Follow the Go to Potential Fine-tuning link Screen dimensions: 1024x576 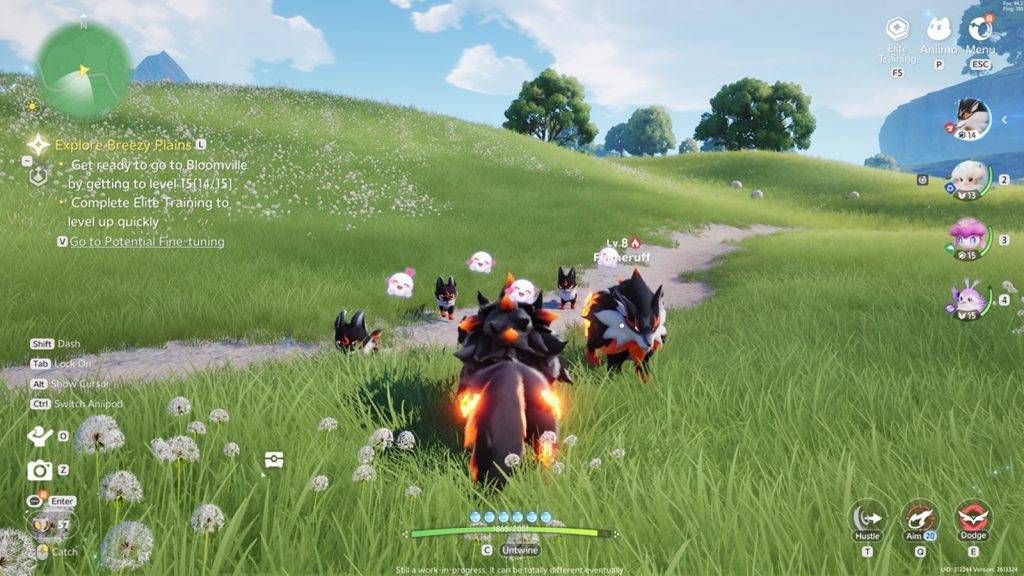(x=146, y=241)
